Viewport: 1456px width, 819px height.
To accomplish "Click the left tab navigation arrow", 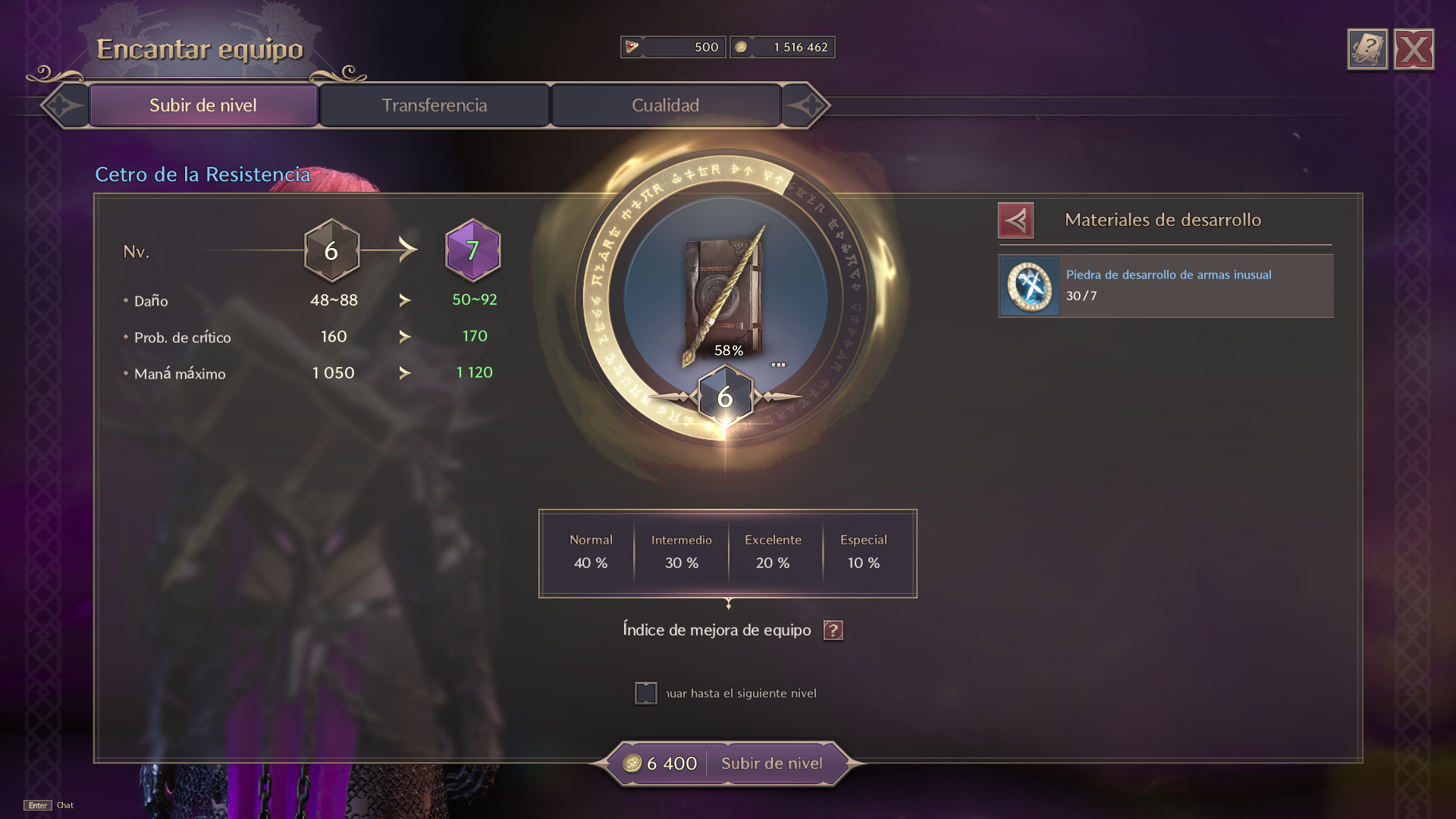I will click(x=64, y=105).
